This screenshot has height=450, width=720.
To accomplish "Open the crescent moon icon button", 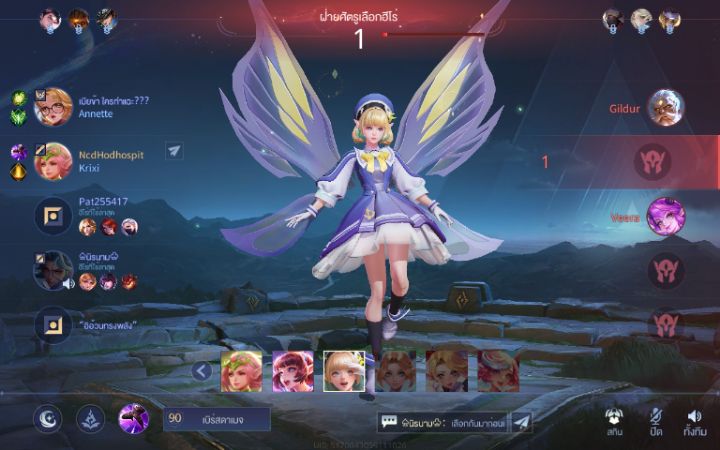I will [x=47, y=418].
